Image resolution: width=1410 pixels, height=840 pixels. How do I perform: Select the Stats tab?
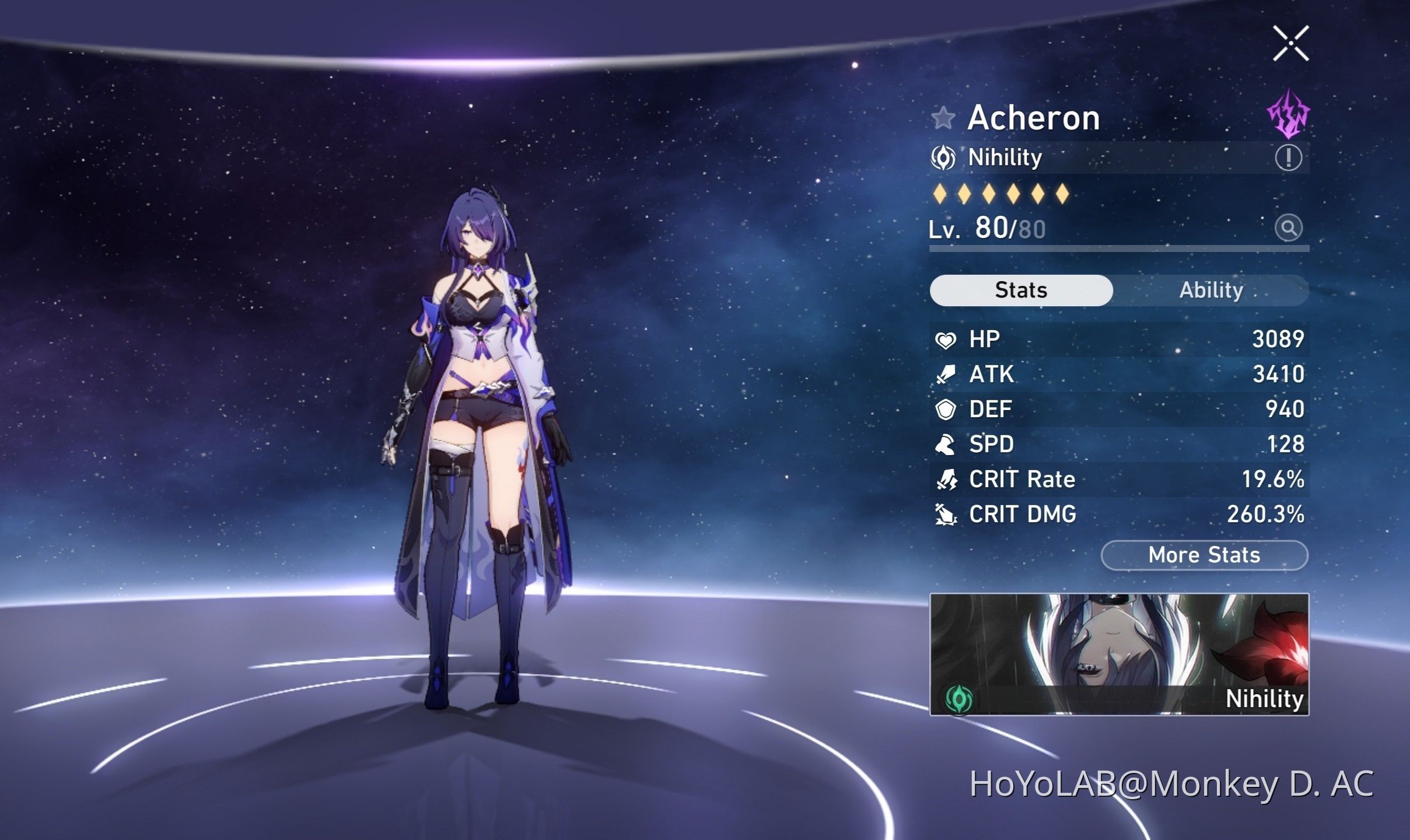pyautogui.click(x=1021, y=290)
